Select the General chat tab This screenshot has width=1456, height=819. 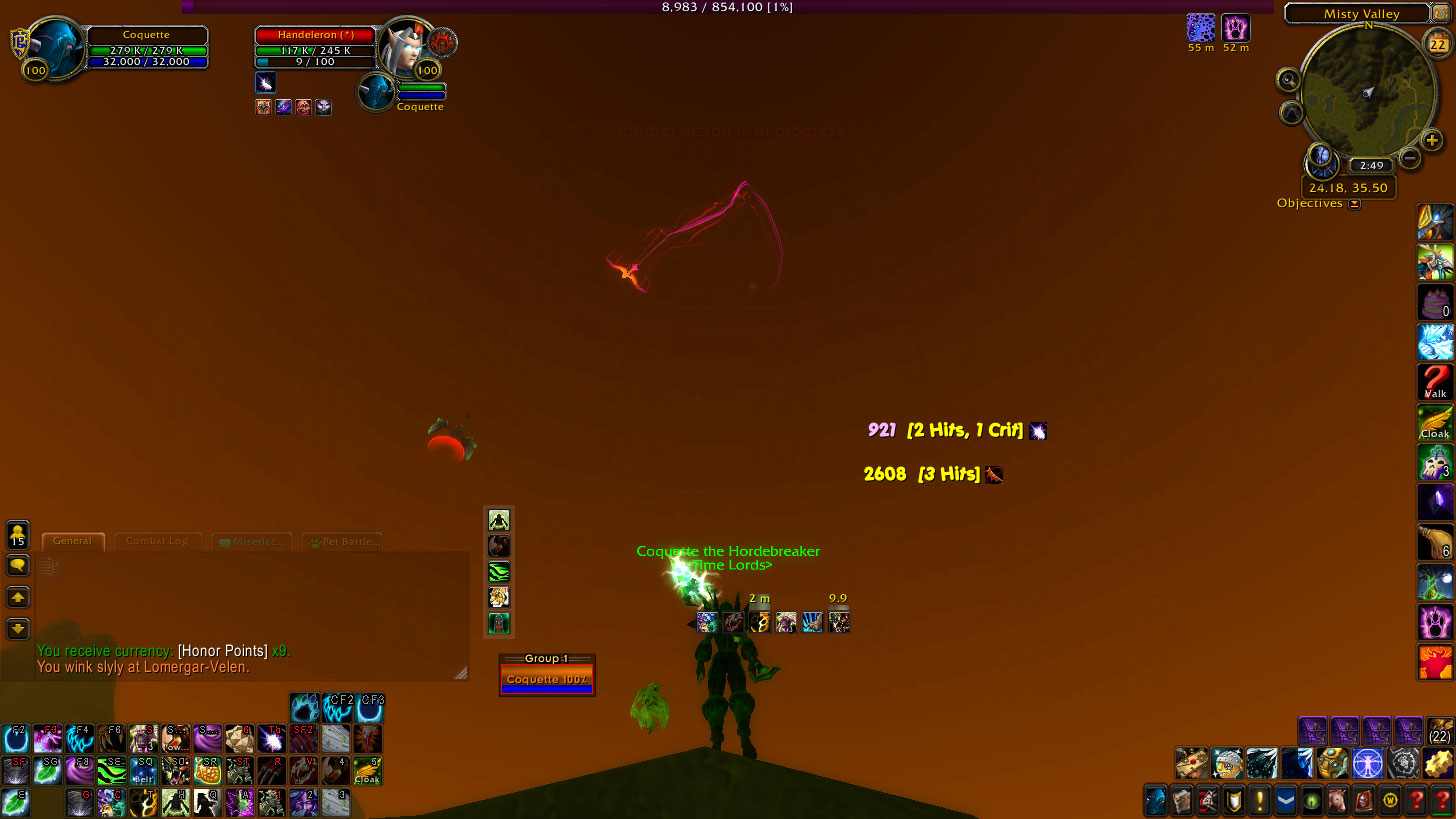tap(73, 541)
